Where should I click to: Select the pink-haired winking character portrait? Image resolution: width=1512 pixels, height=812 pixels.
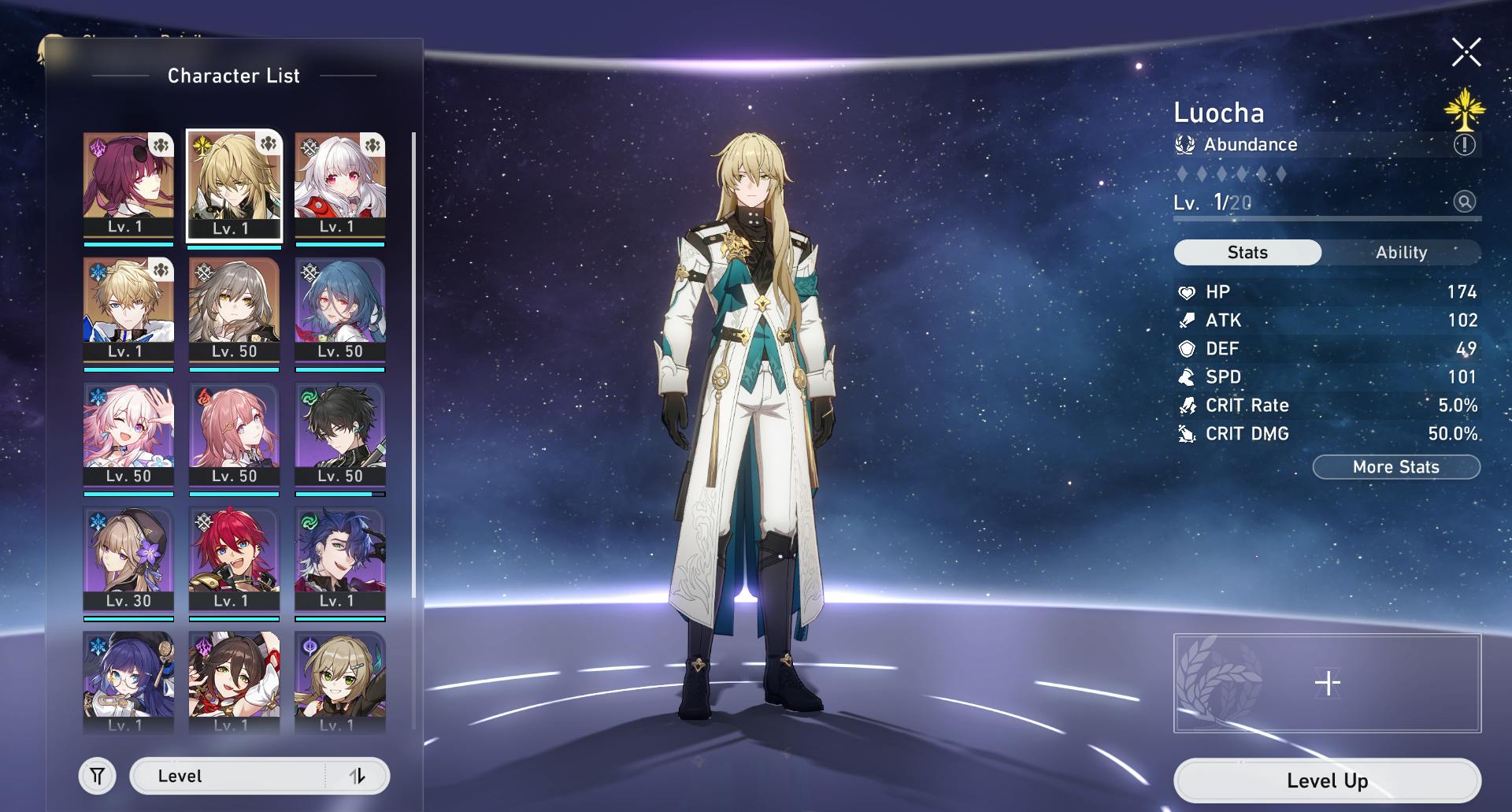[x=128, y=434]
